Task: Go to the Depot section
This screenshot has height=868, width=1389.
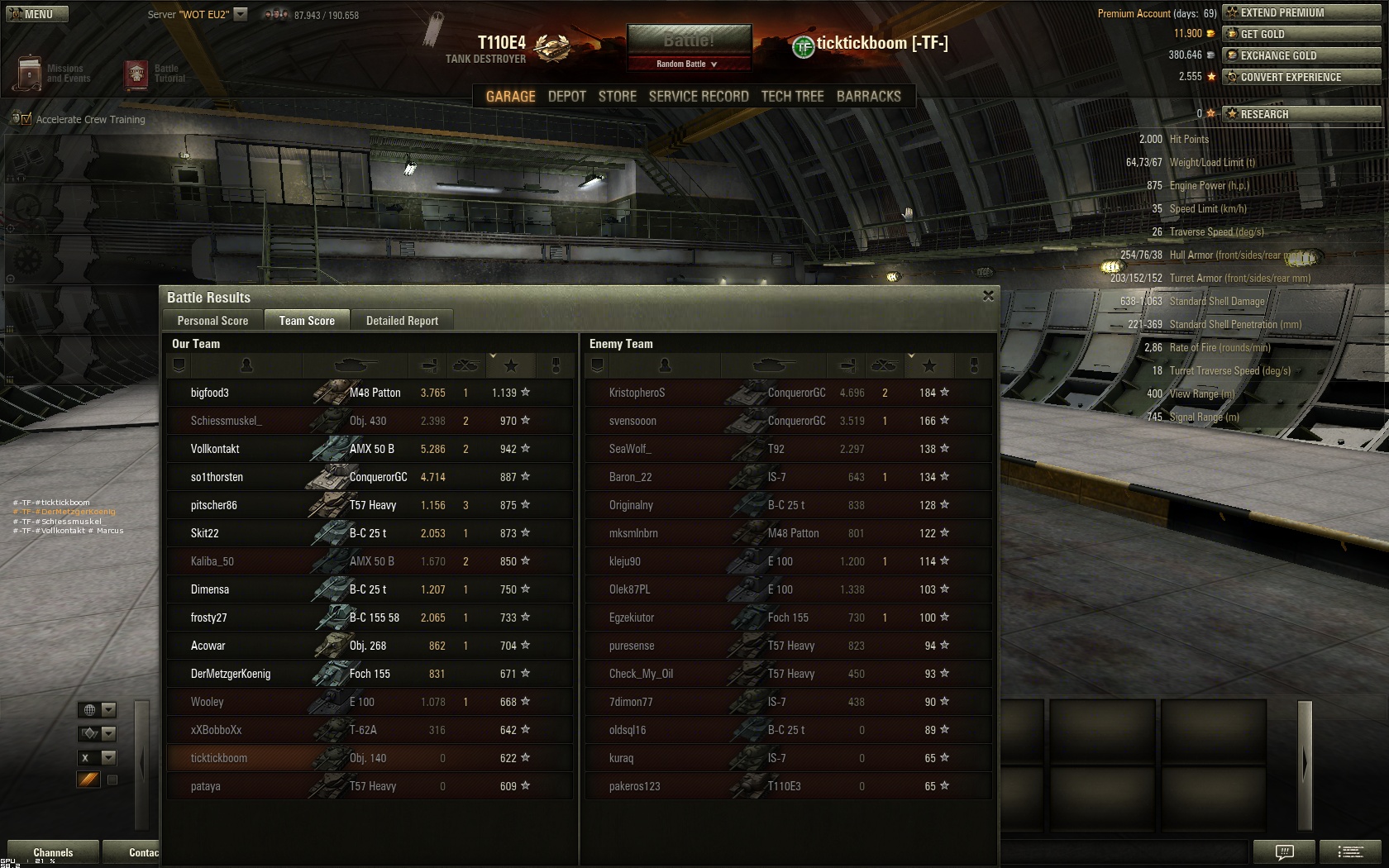Action: pyautogui.click(x=566, y=97)
